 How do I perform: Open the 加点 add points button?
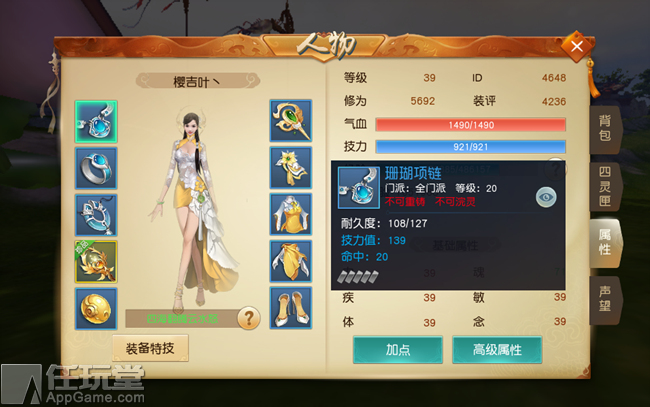(398, 349)
